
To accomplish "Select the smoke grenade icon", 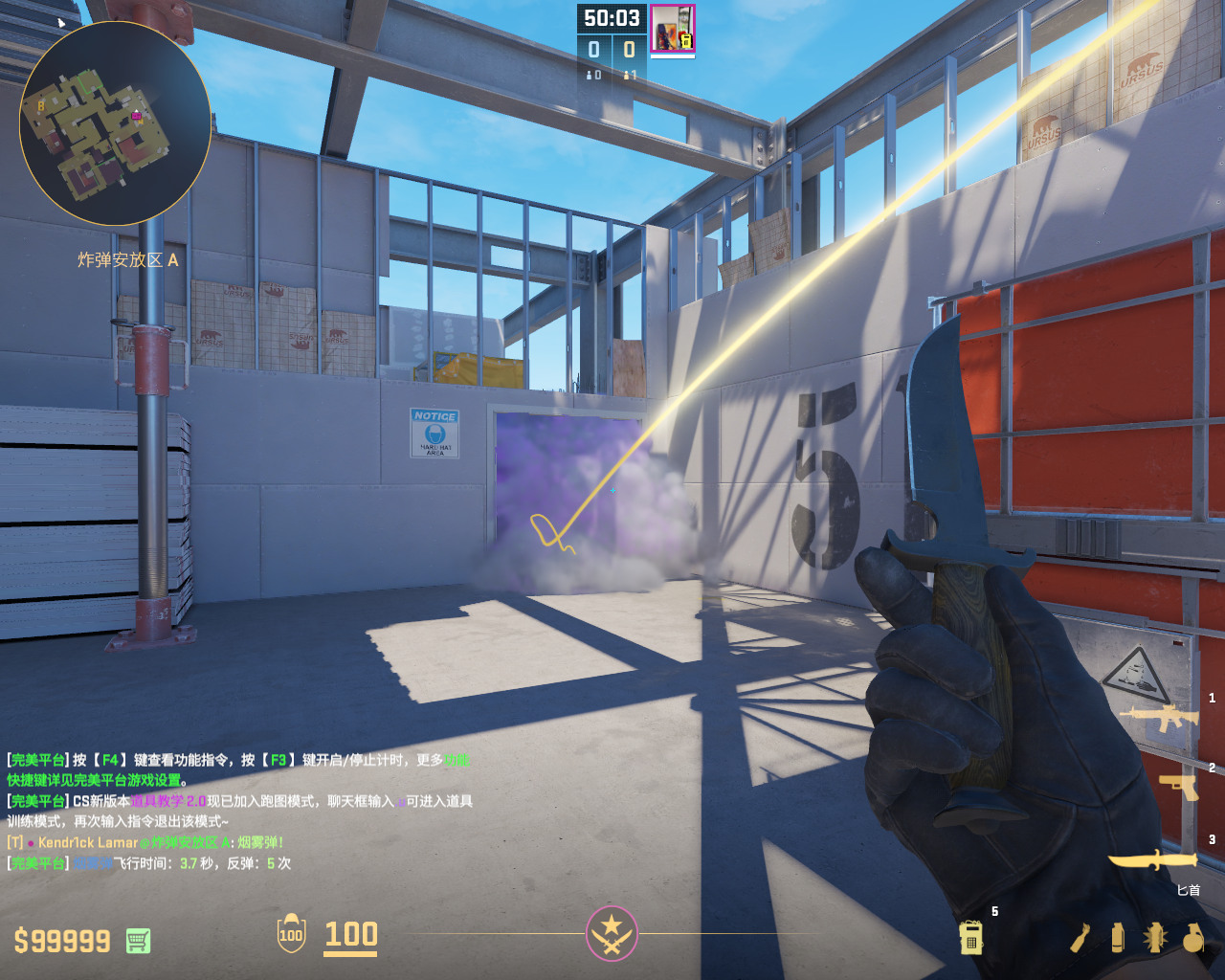I will click(1117, 938).
